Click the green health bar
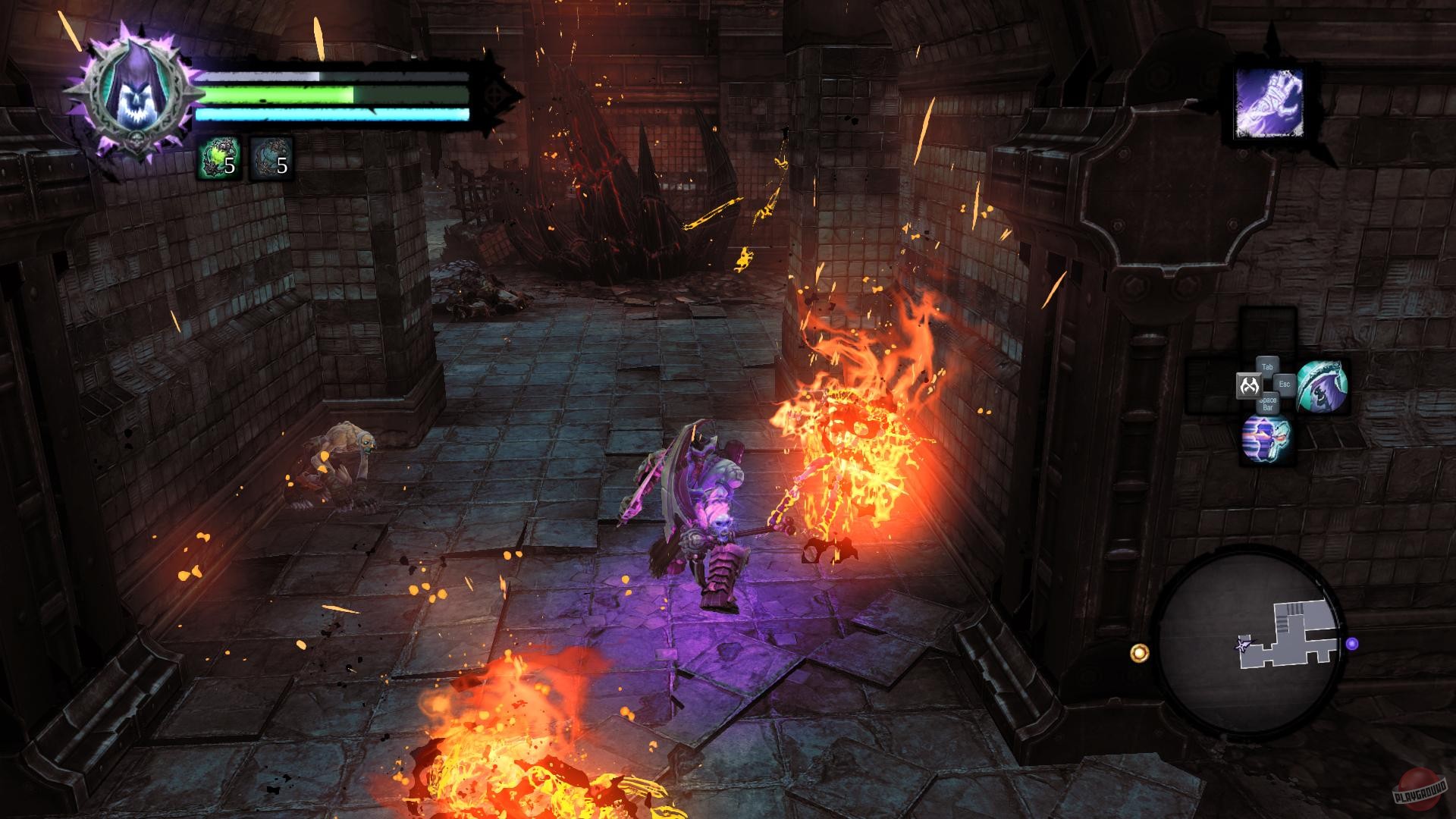This screenshot has height=819, width=1456. (273, 94)
